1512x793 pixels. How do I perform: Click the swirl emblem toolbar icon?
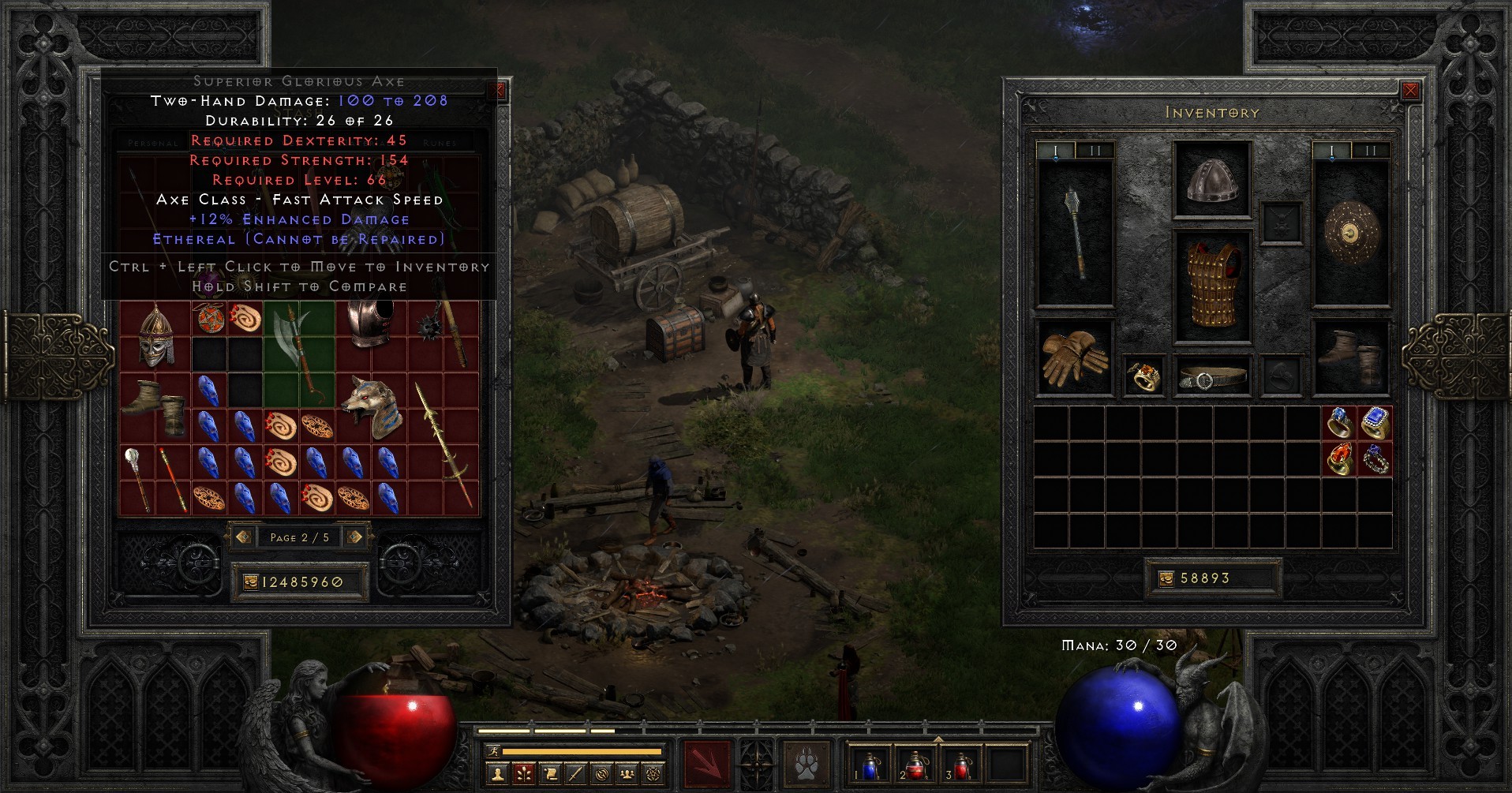(x=601, y=772)
